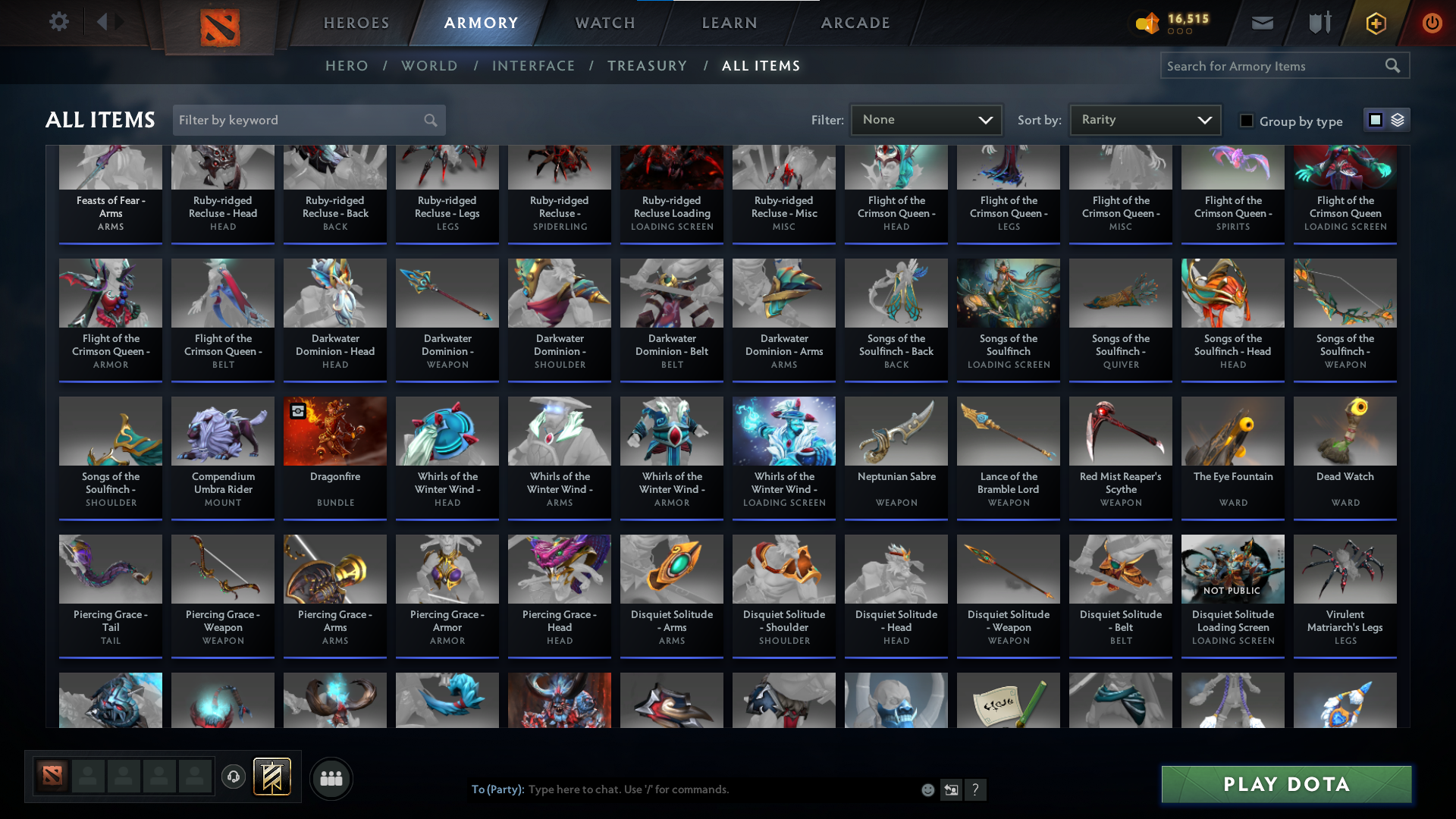Open the Filter dropdown set to None

(926, 119)
